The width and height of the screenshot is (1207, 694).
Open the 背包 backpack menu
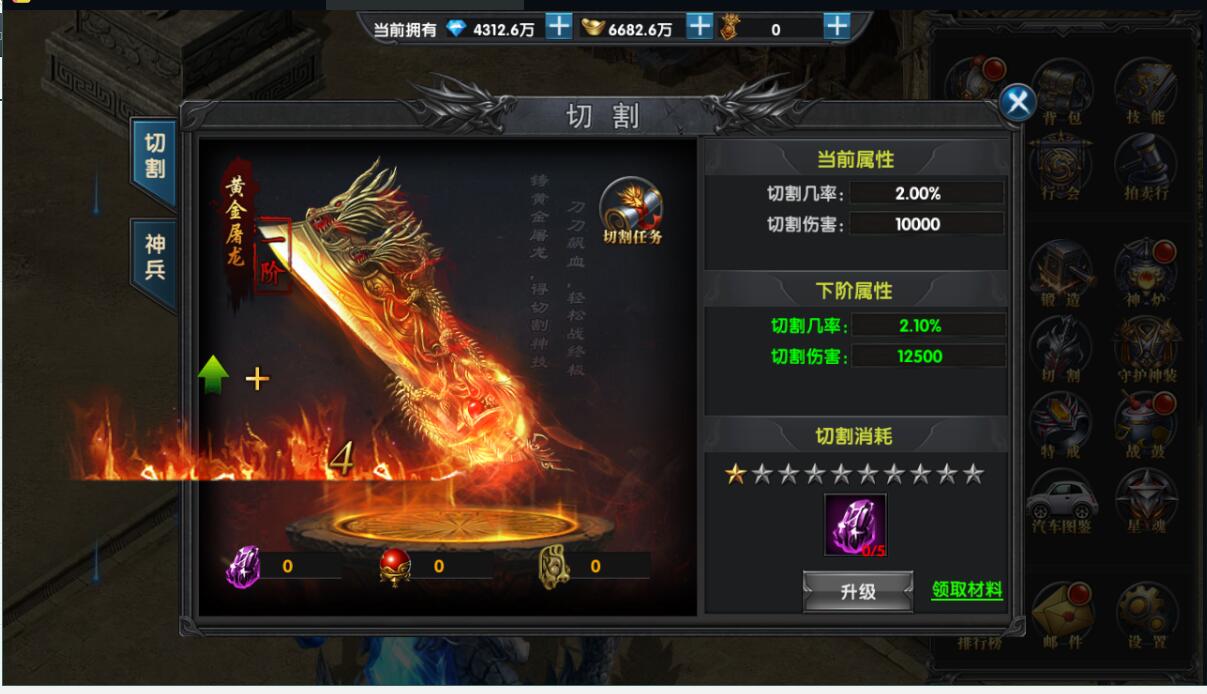pyautogui.click(x=1061, y=92)
